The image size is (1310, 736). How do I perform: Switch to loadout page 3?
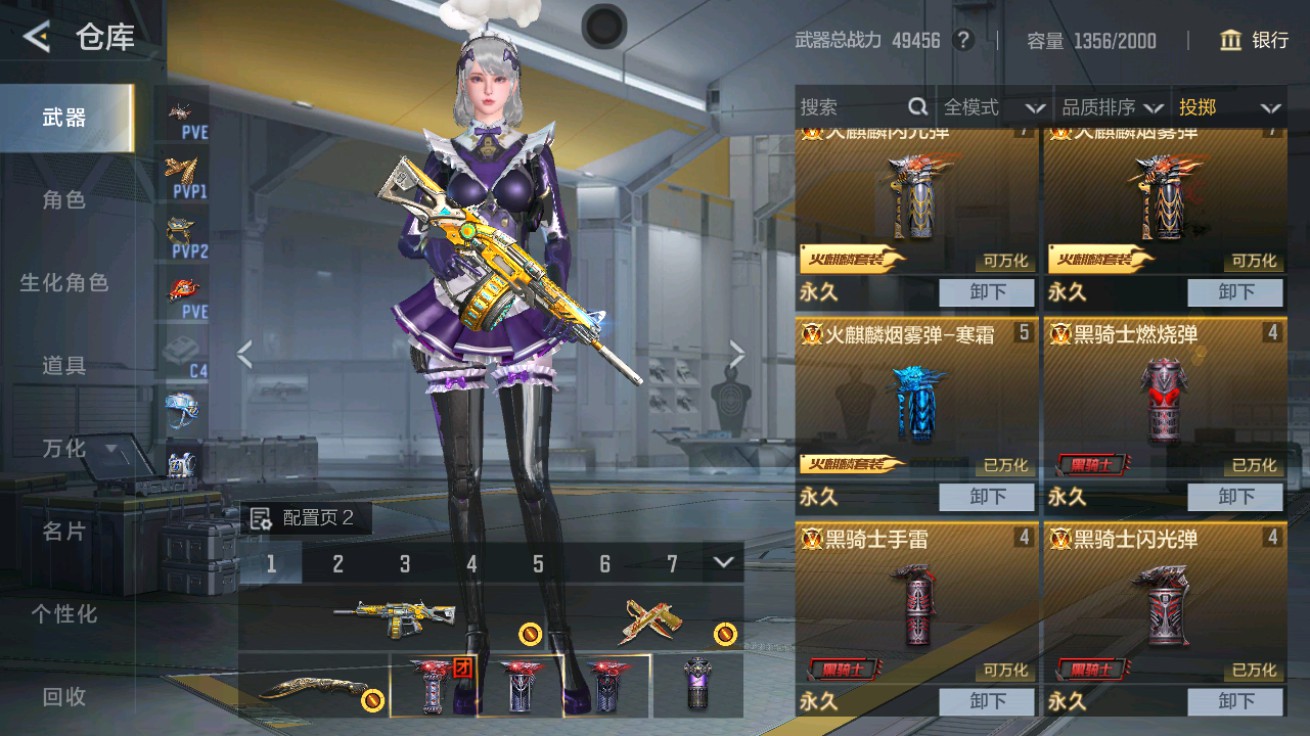point(404,564)
